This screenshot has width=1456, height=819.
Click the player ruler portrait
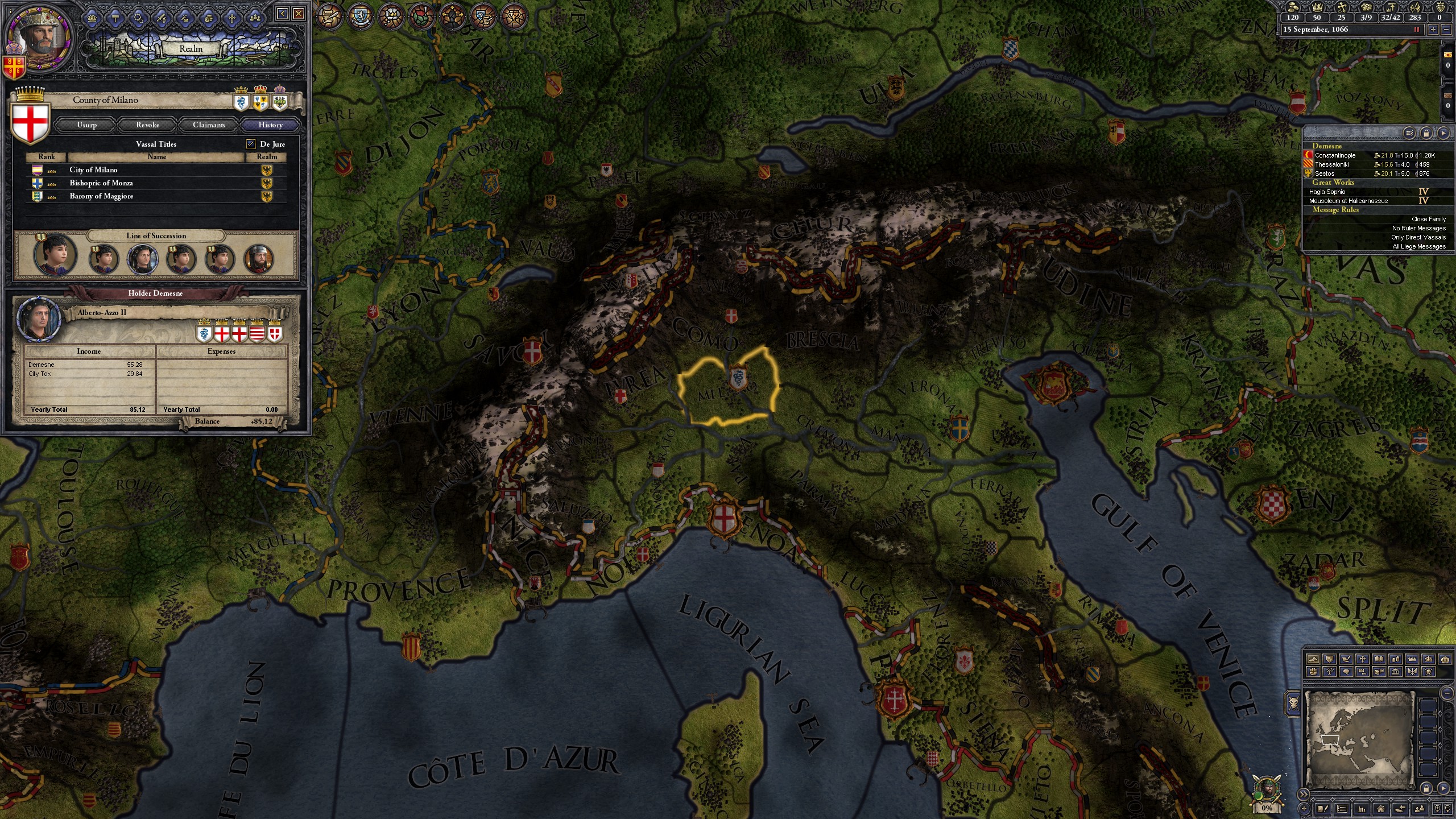38,39
